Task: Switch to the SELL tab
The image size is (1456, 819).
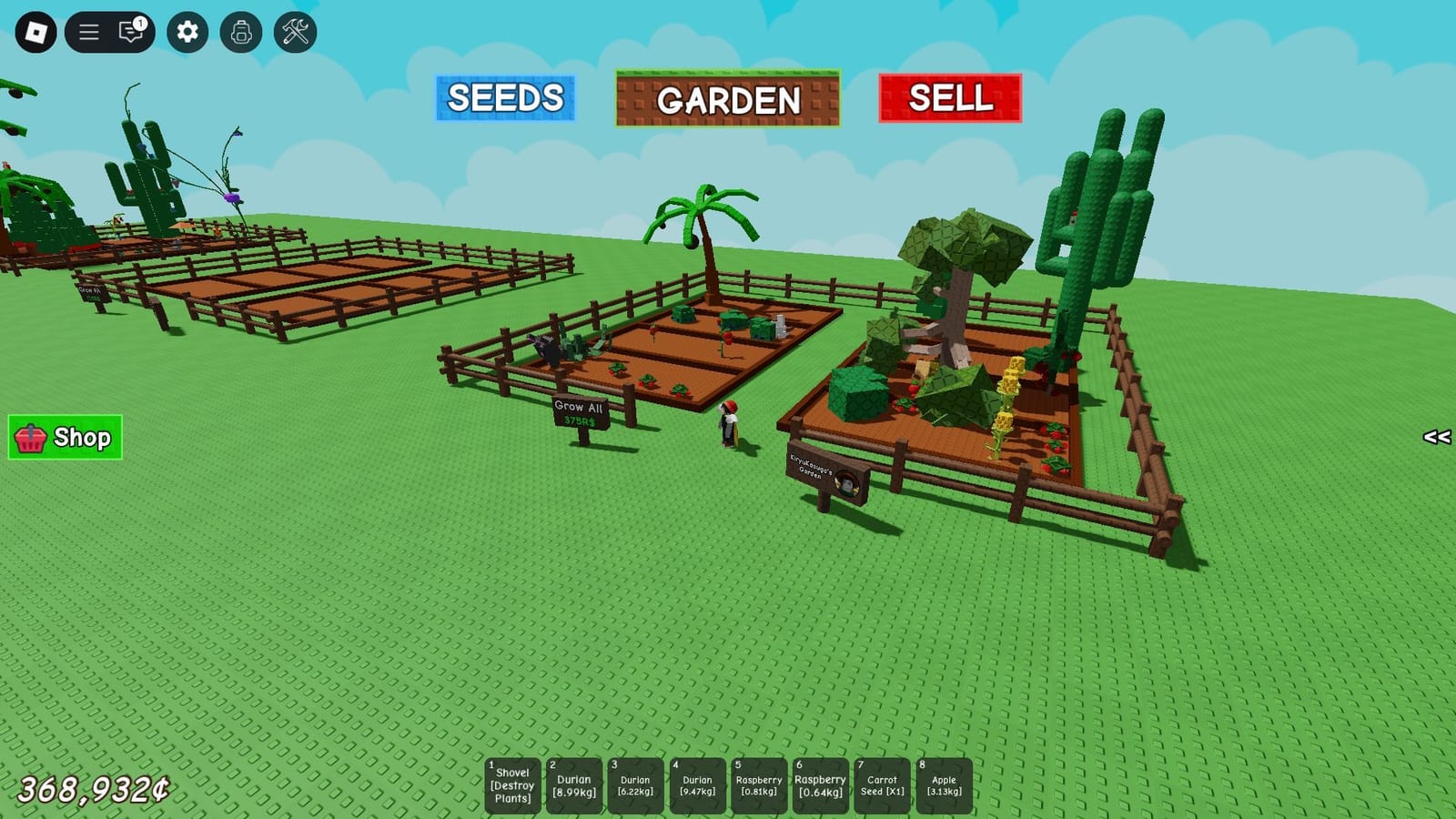Action: click(x=949, y=98)
